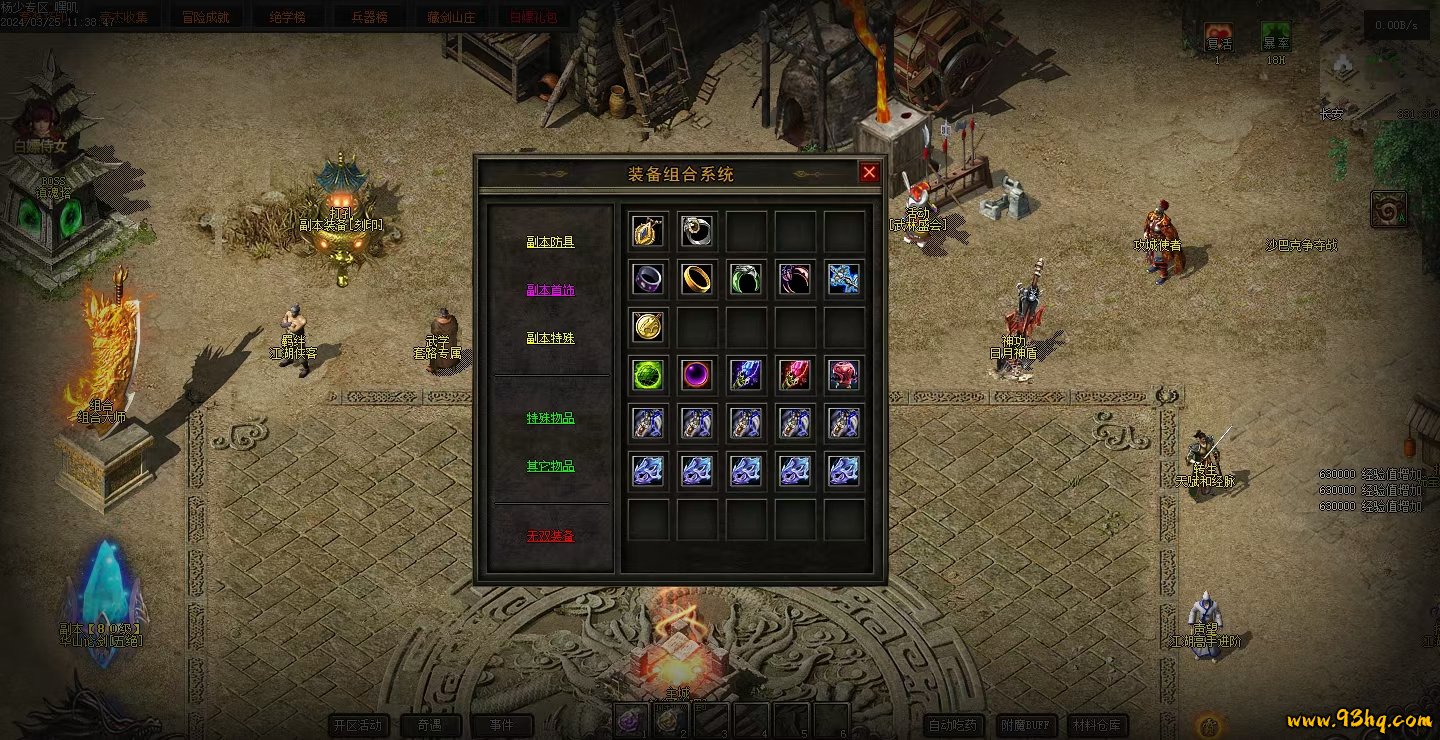Select the green orb item

coord(648,375)
